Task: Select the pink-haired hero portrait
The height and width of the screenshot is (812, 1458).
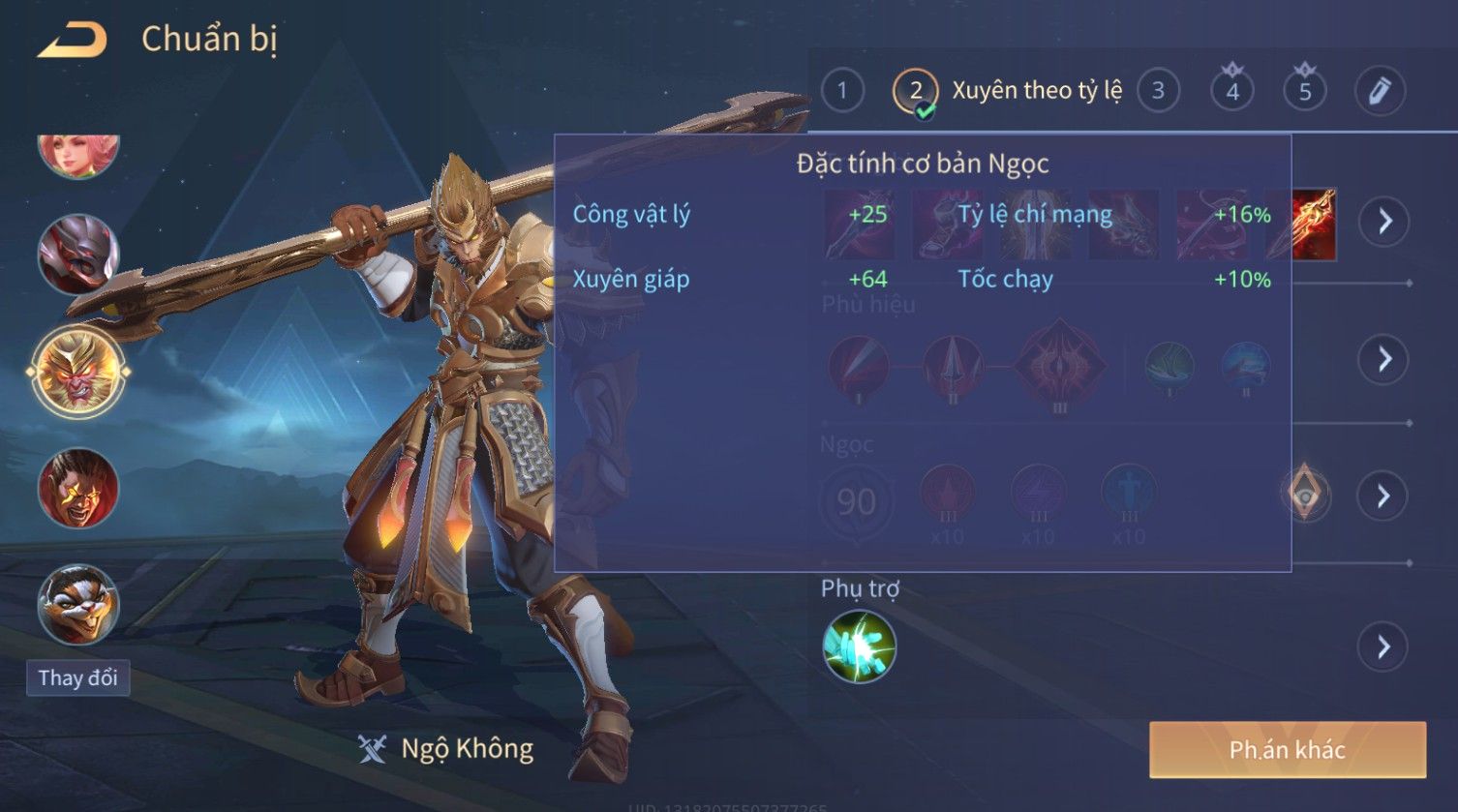Action: click(78, 153)
